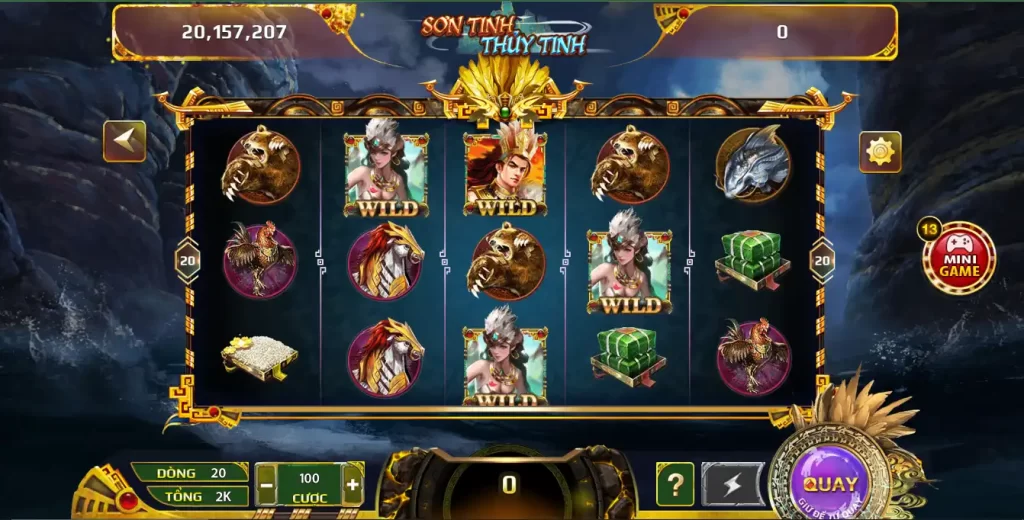Decrease the bet with the minus button

click(267, 486)
